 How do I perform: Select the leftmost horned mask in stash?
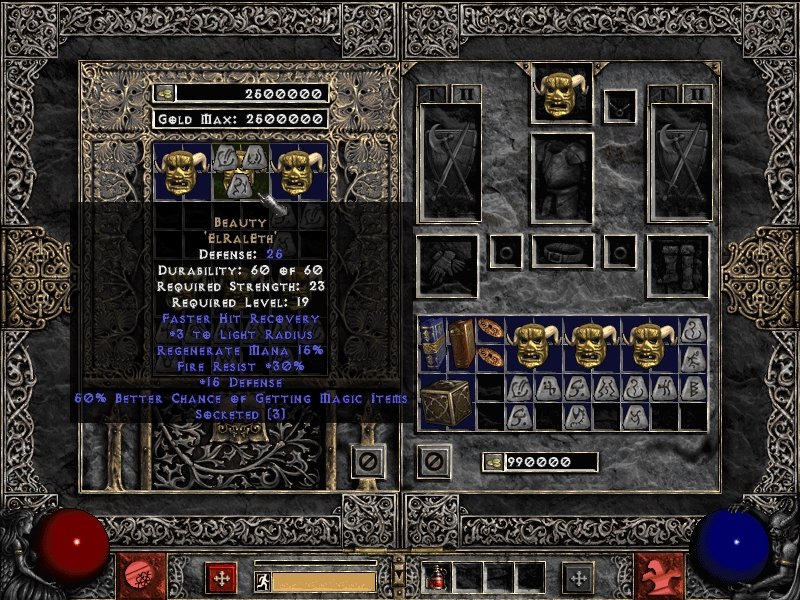181,171
